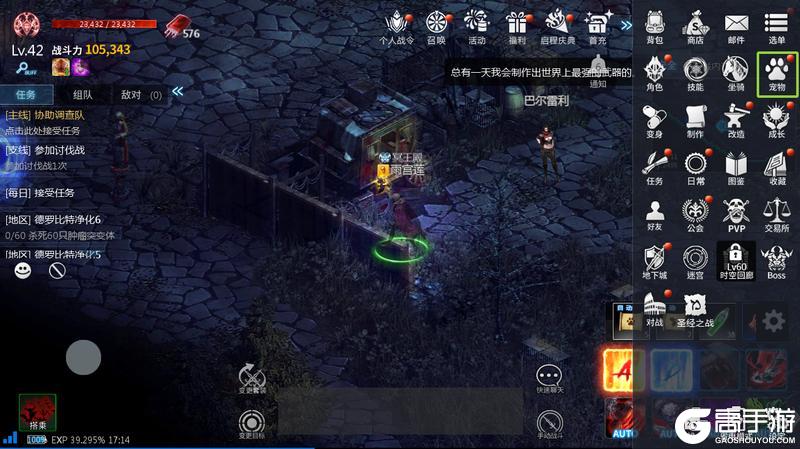Open the 交易所 trading exchange
This screenshot has height=449, width=800.
776,214
